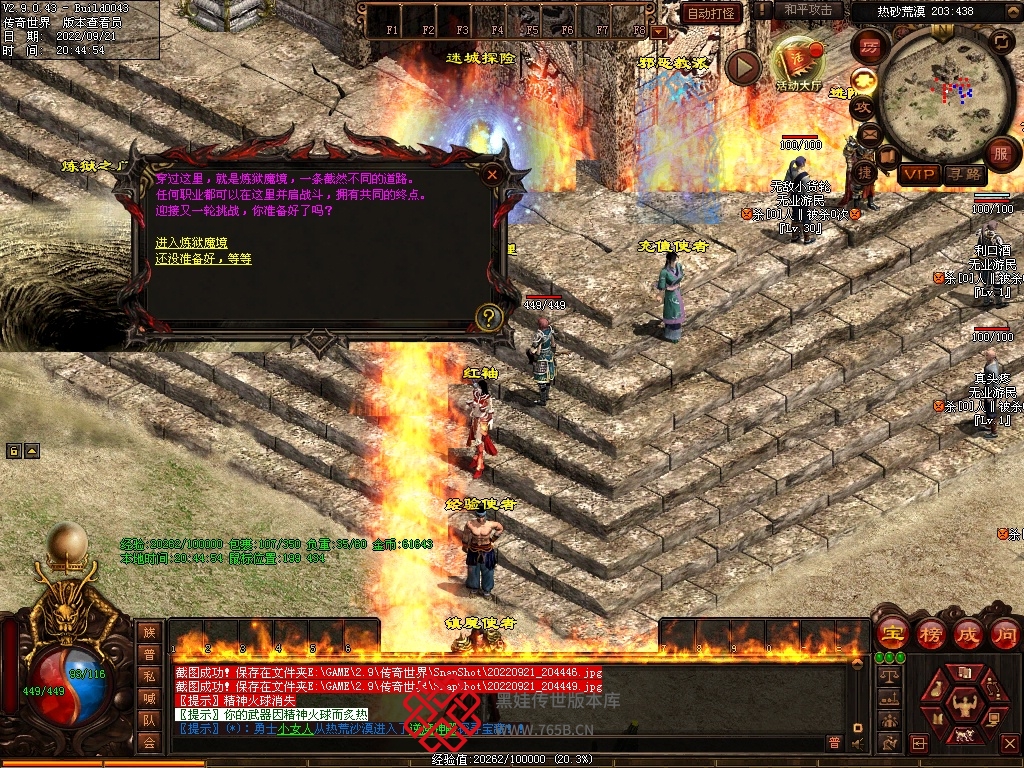Select 还没准备好，等等 reply
The image size is (1024, 768).
coord(203,259)
